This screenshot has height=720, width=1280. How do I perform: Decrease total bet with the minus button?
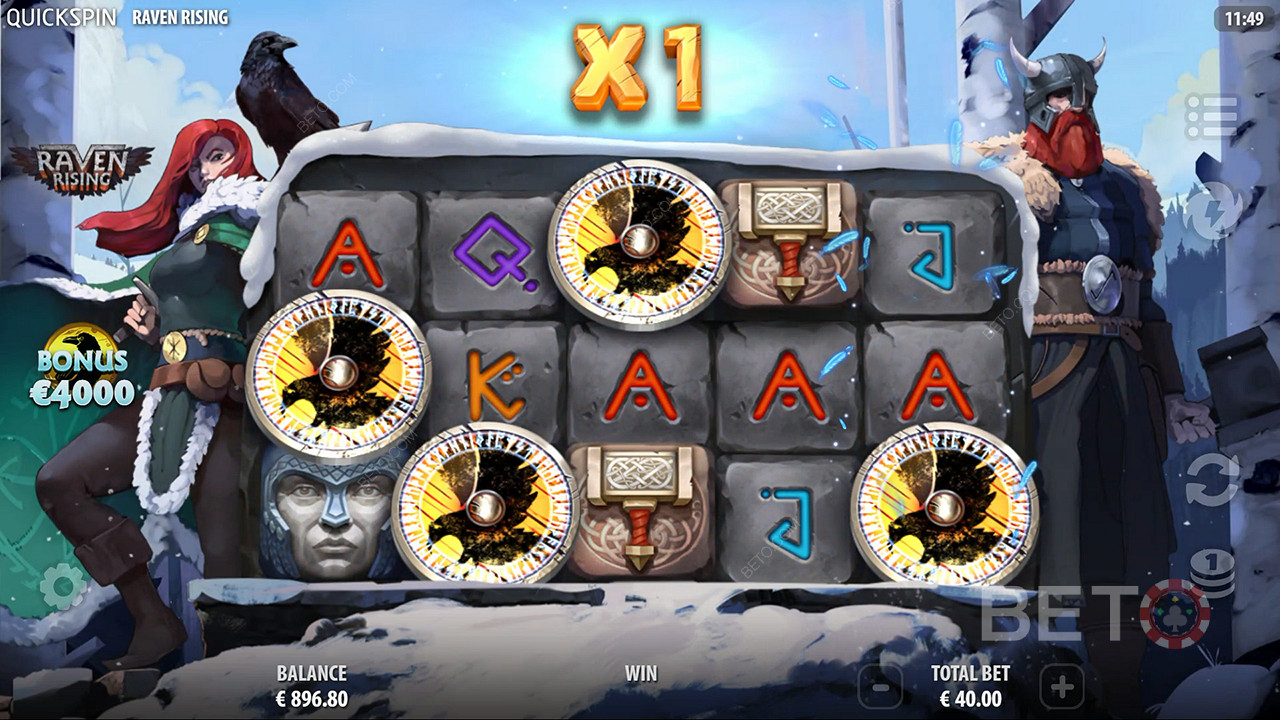pyautogui.click(x=880, y=687)
